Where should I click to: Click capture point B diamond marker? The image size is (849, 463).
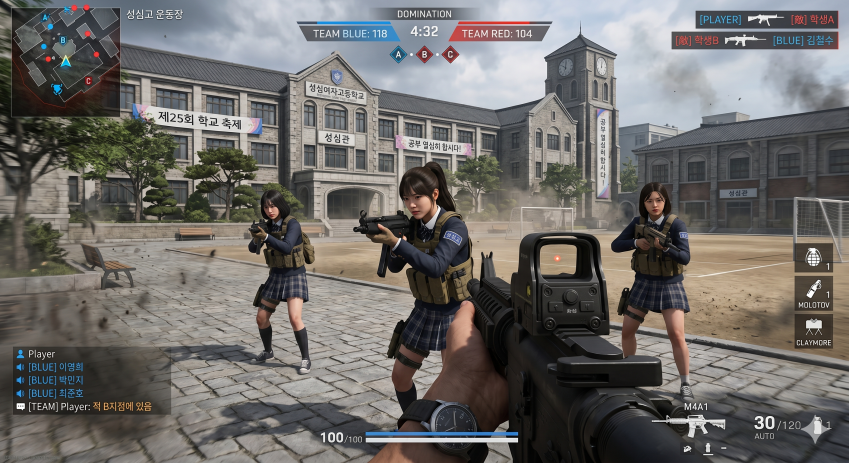coord(424,54)
